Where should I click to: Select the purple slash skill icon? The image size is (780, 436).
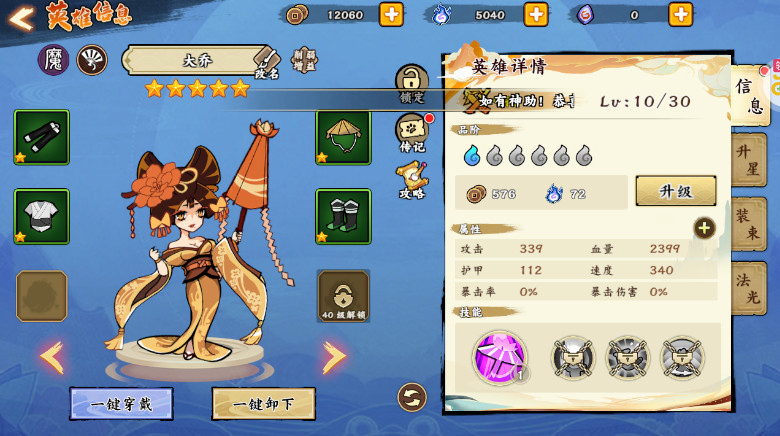click(x=499, y=357)
